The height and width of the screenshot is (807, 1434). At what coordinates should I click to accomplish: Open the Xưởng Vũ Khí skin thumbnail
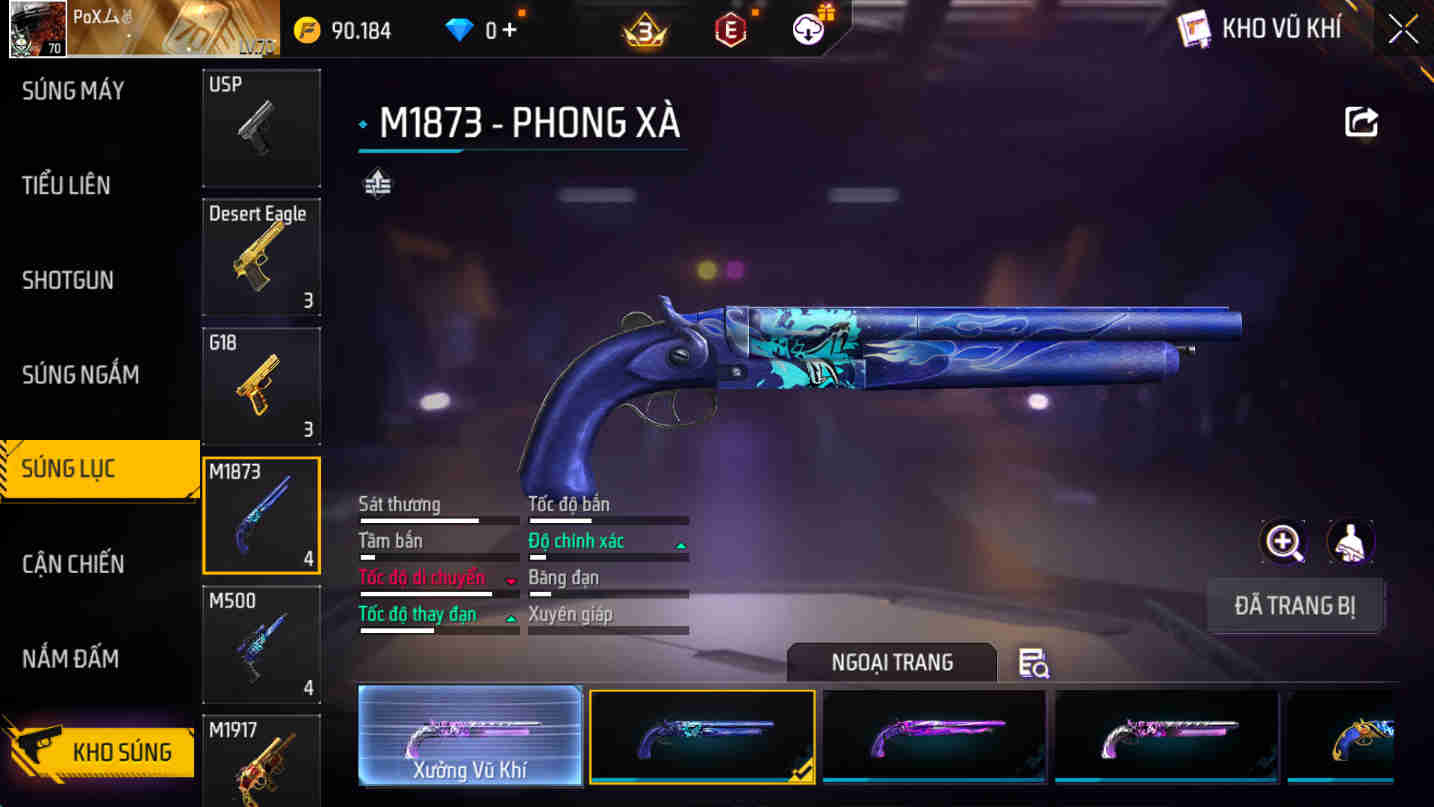(x=470, y=736)
